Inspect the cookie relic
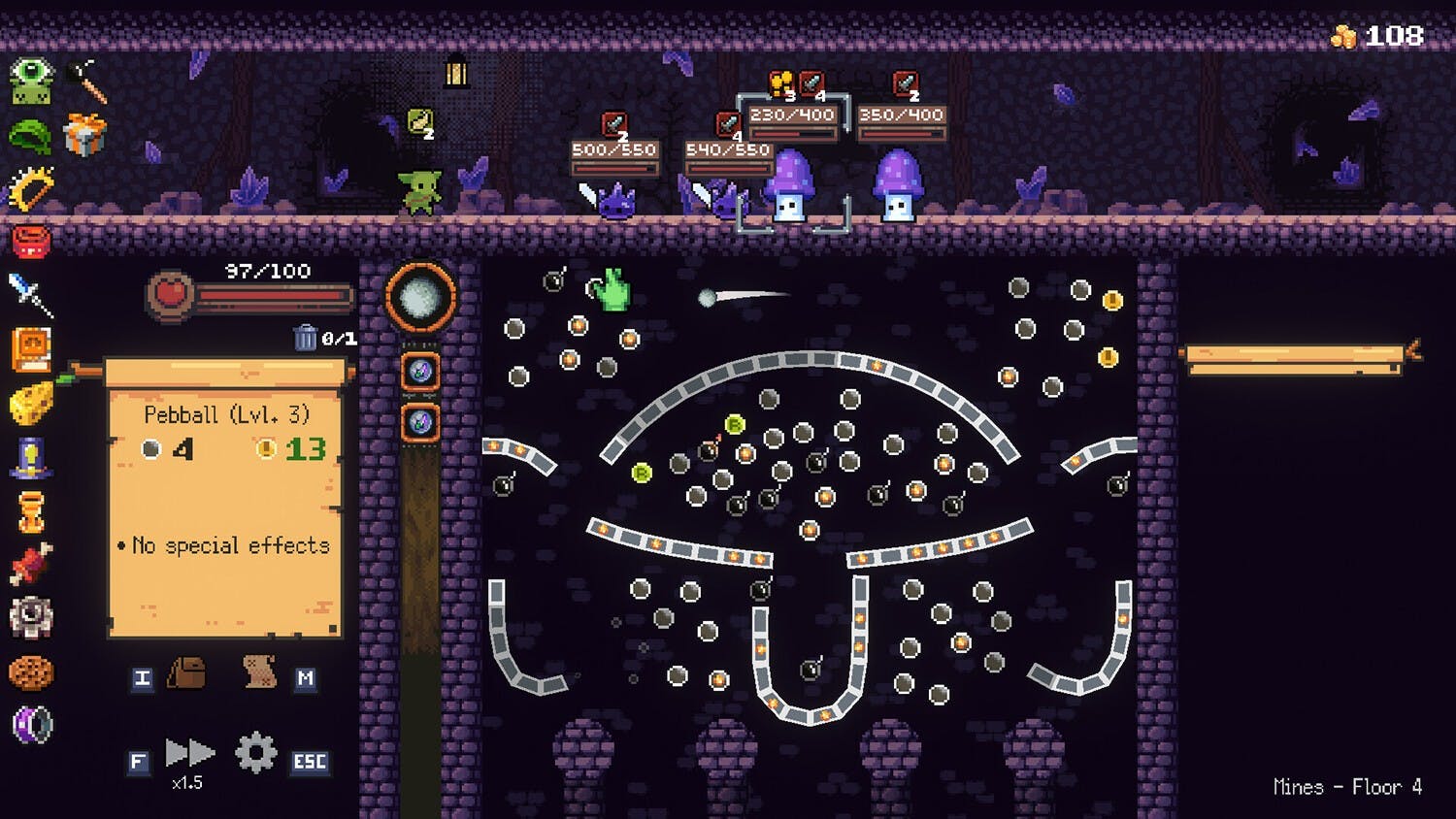The width and height of the screenshot is (1456, 819). [30, 672]
